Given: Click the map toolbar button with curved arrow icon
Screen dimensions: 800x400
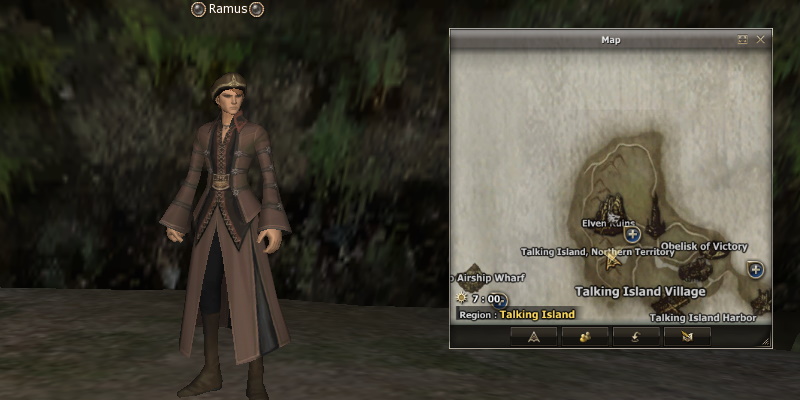Looking at the screenshot, I should pyautogui.click(x=636, y=336).
